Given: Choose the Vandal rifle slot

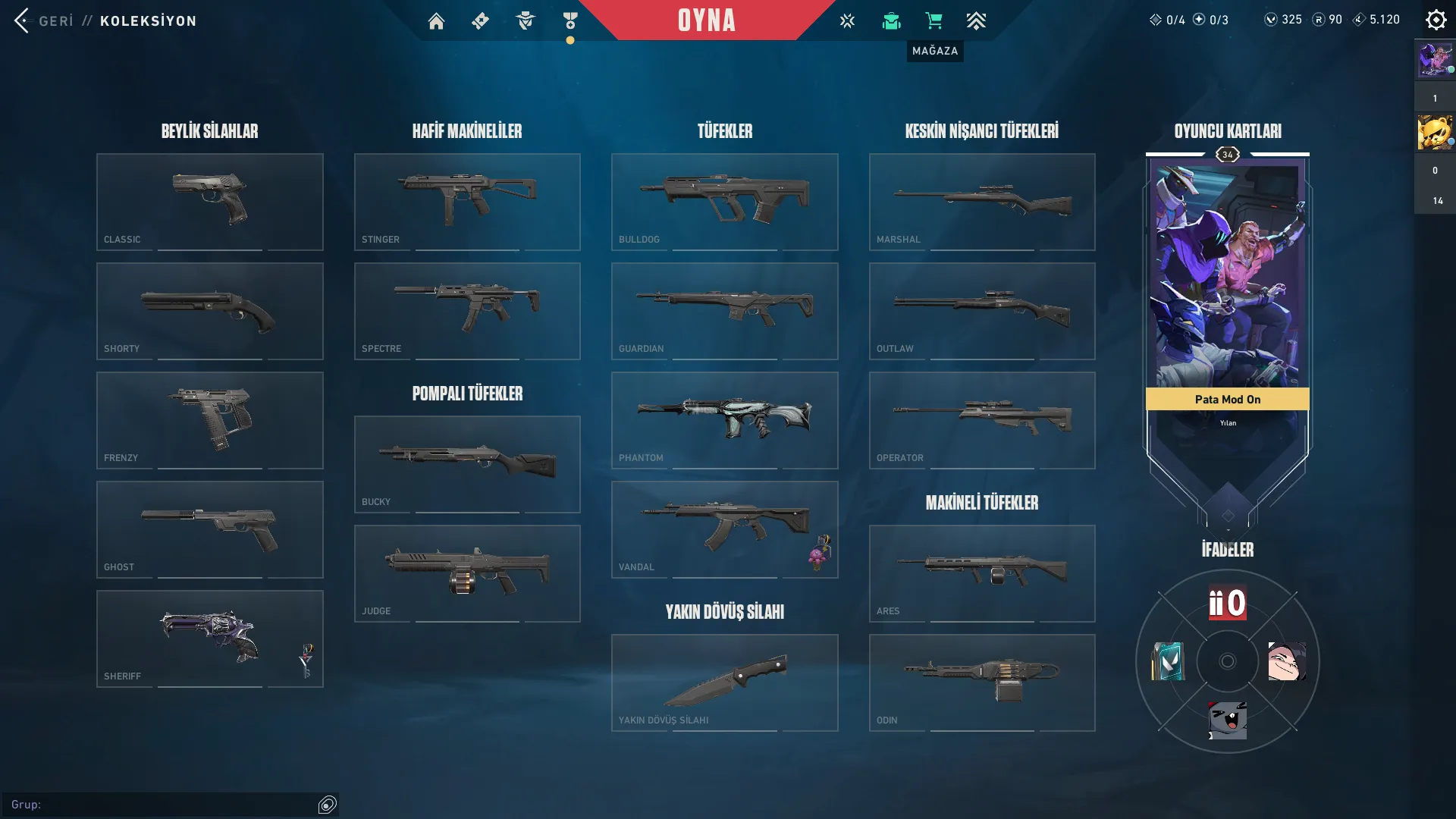Looking at the screenshot, I should [x=724, y=529].
